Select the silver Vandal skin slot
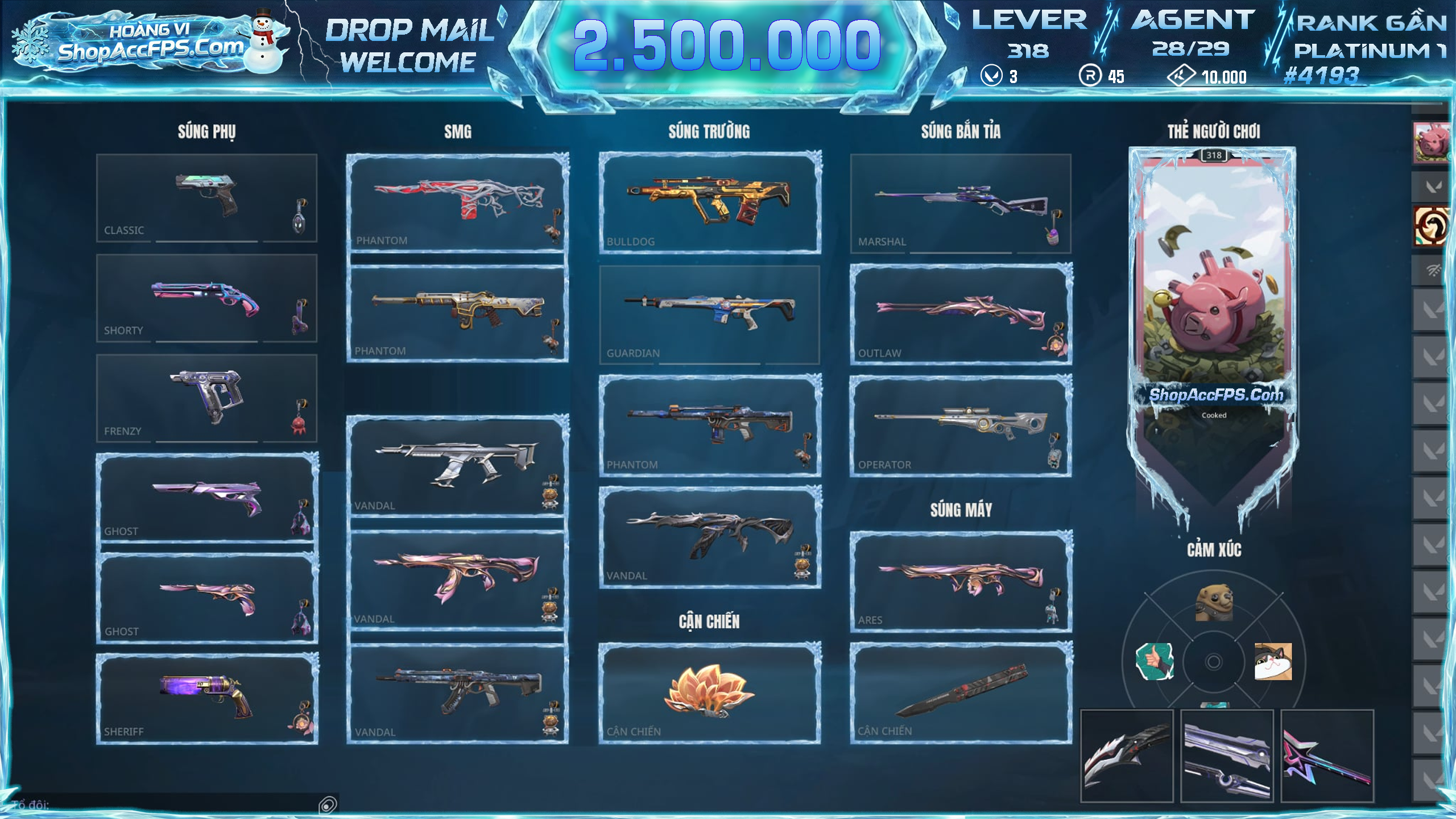Viewport: 1456px width, 819px height. 457,465
